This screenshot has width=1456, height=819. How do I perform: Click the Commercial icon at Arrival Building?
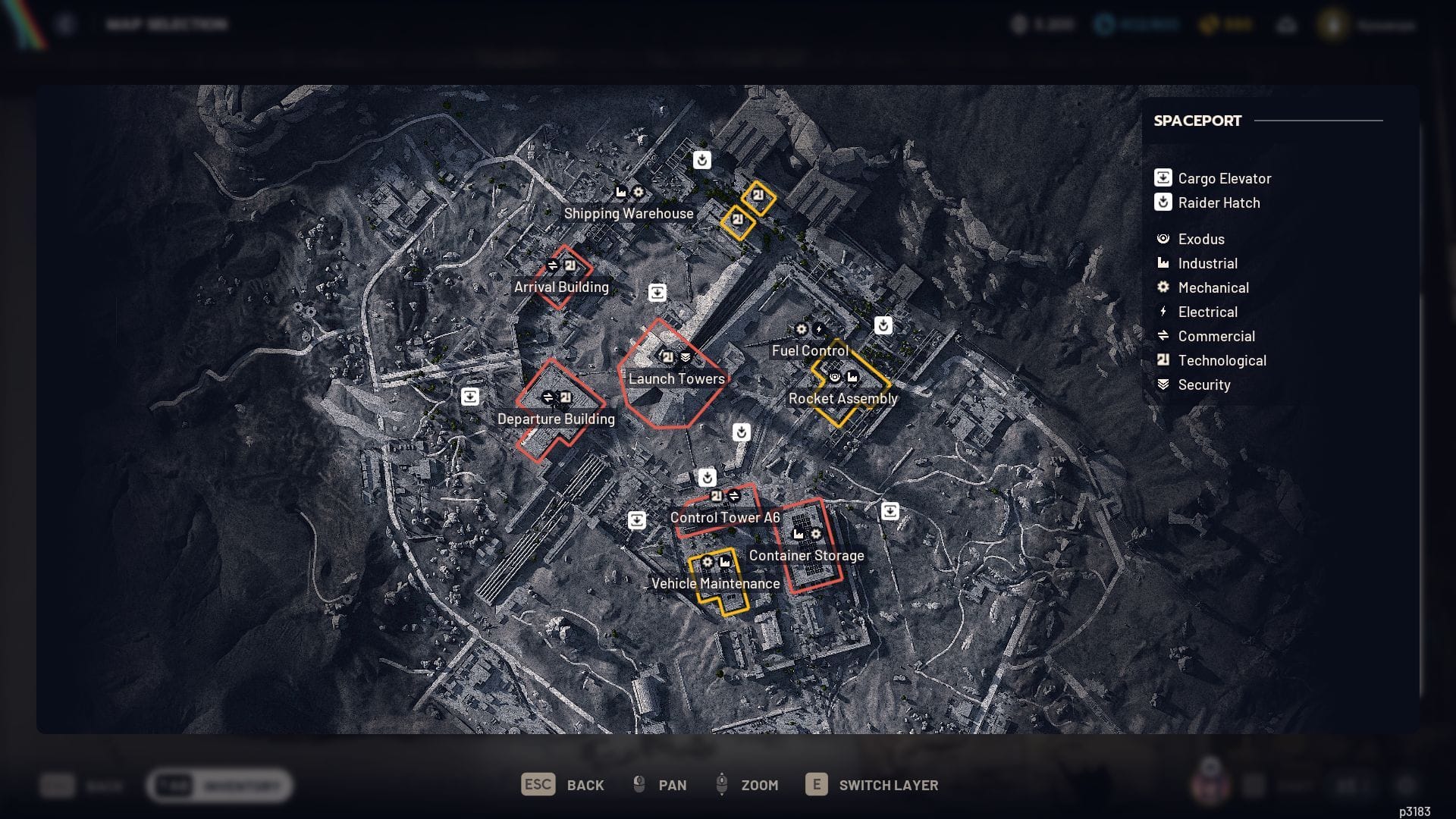point(552,266)
